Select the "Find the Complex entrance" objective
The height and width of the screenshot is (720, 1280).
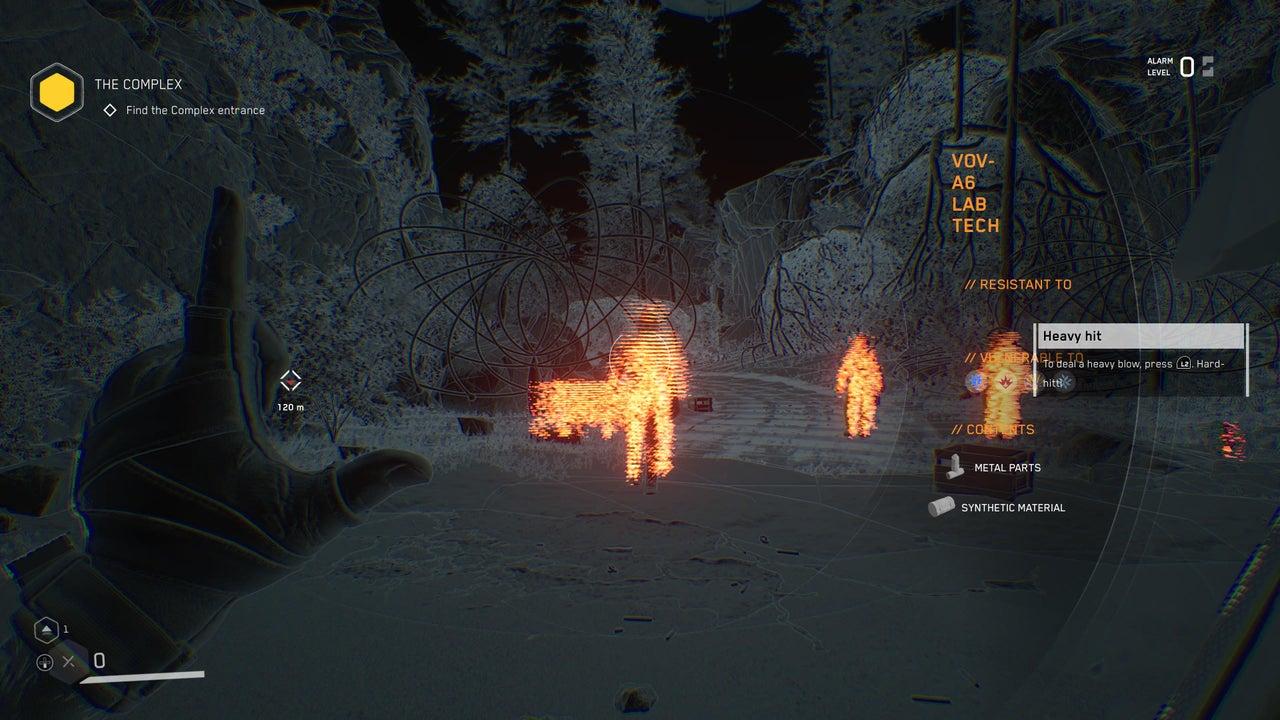tap(195, 110)
